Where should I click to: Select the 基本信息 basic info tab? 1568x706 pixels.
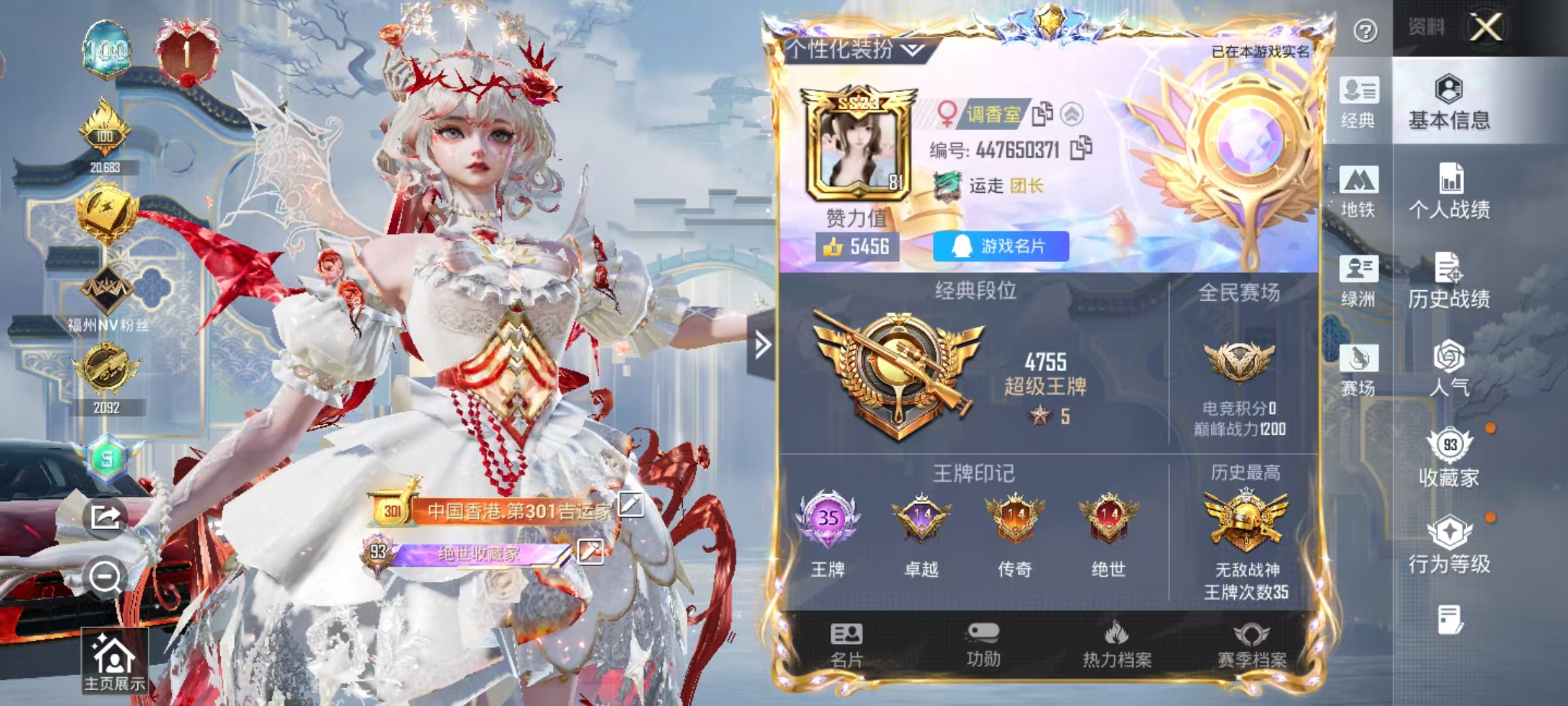point(1449,103)
